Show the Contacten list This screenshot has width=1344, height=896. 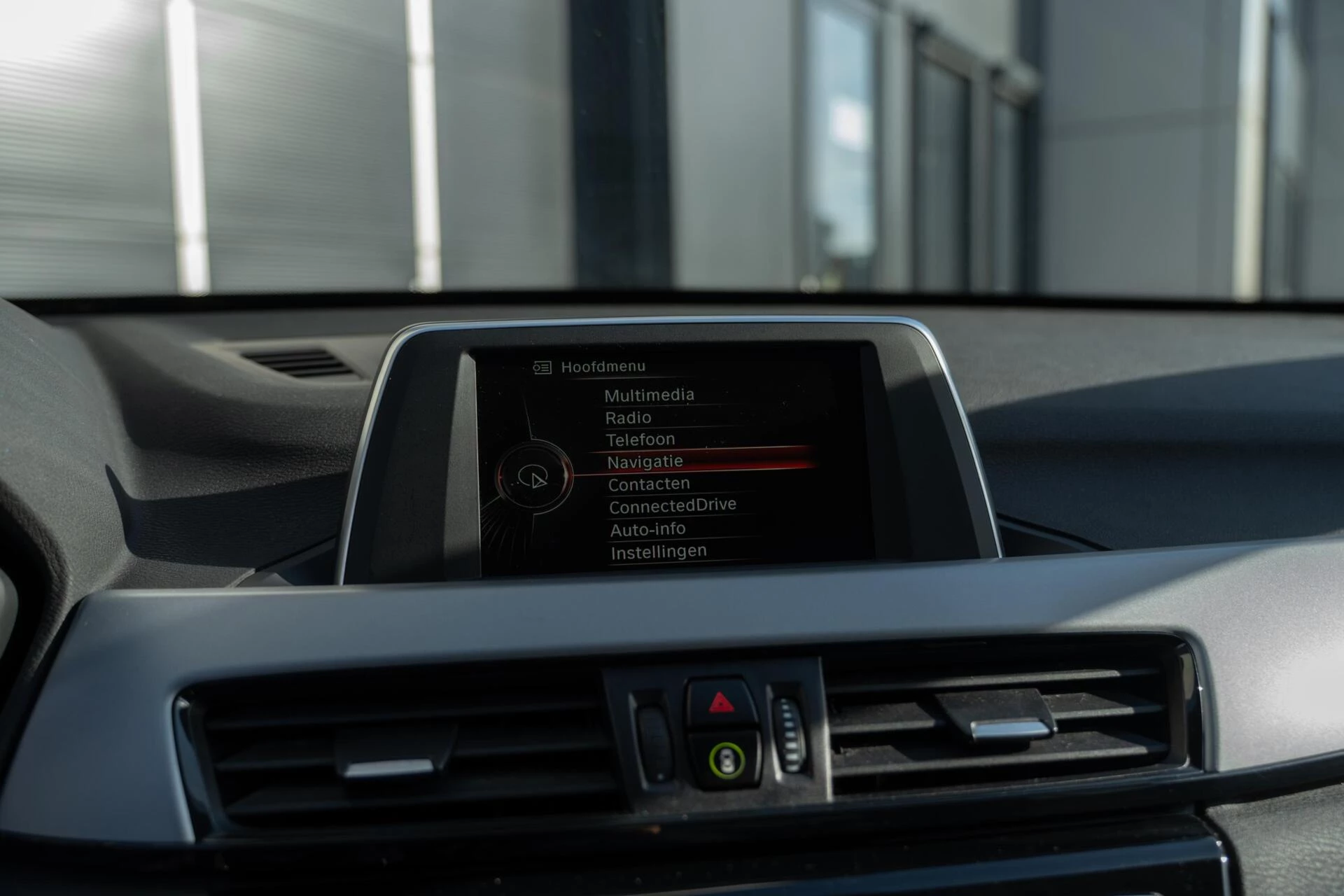click(x=649, y=484)
